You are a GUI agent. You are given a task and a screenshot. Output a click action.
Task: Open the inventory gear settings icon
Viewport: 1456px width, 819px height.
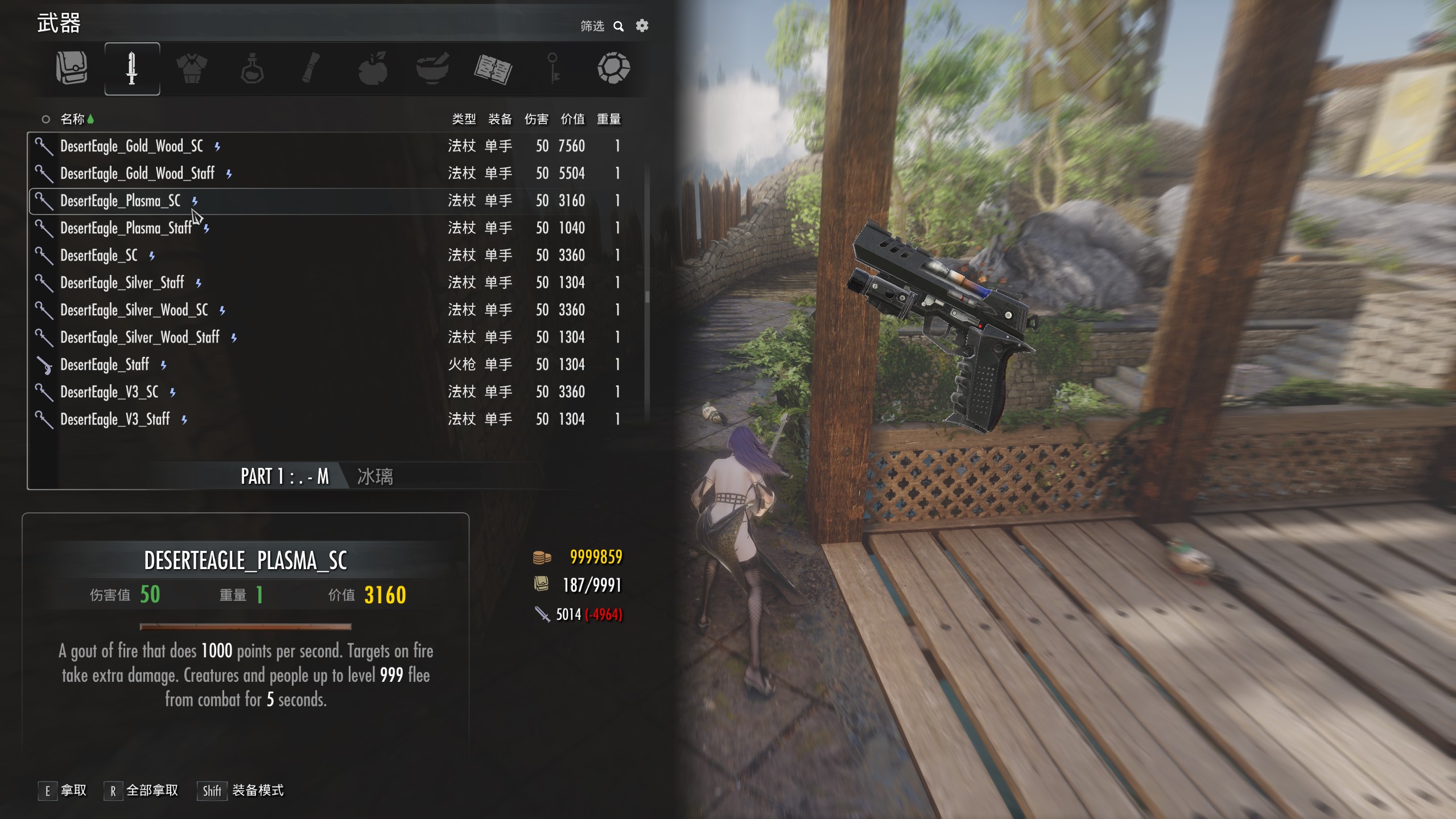[642, 26]
